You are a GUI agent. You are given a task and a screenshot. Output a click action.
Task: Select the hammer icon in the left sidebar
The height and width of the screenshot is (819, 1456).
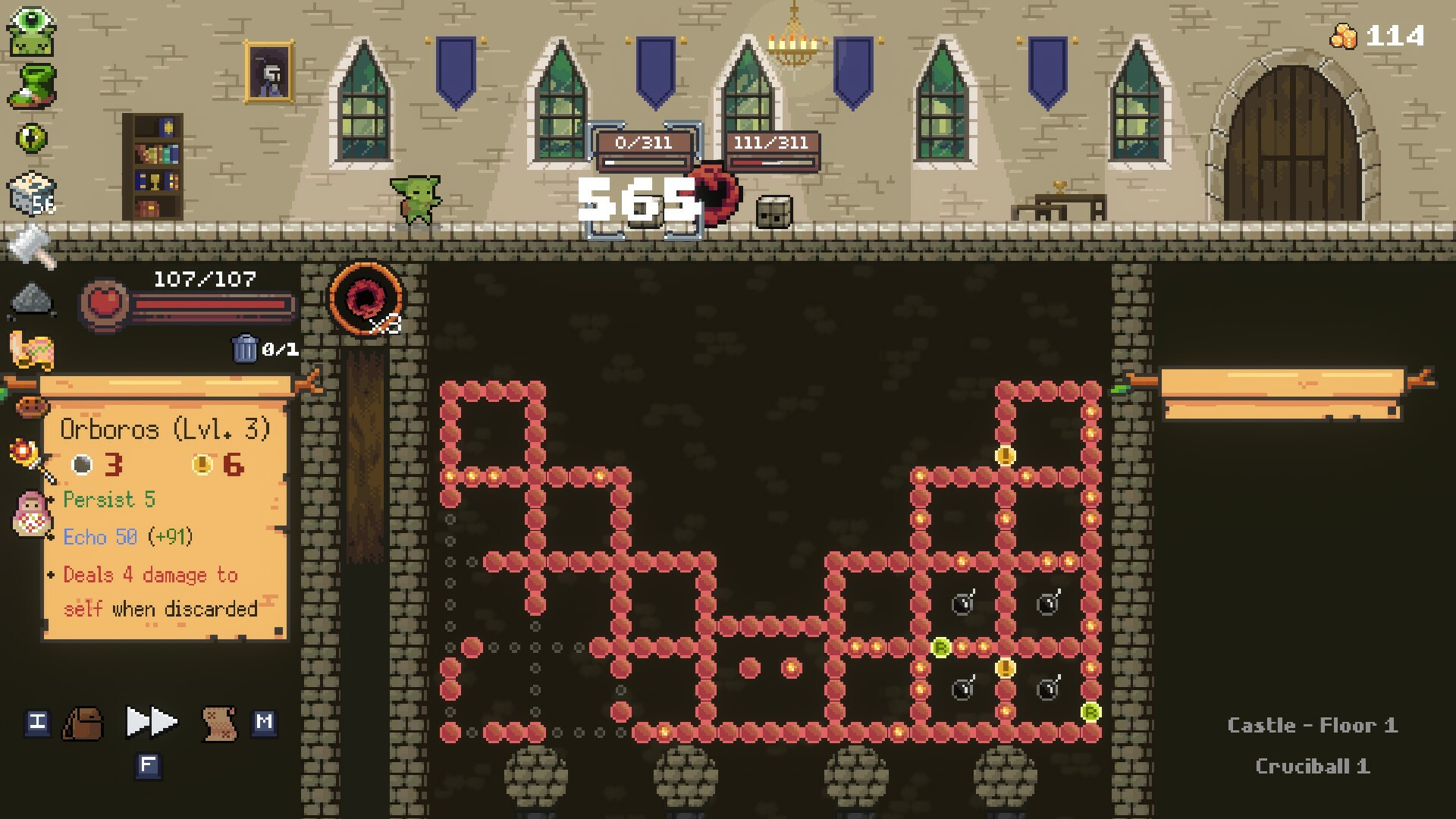pyautogui.click(x=32, y=244)
